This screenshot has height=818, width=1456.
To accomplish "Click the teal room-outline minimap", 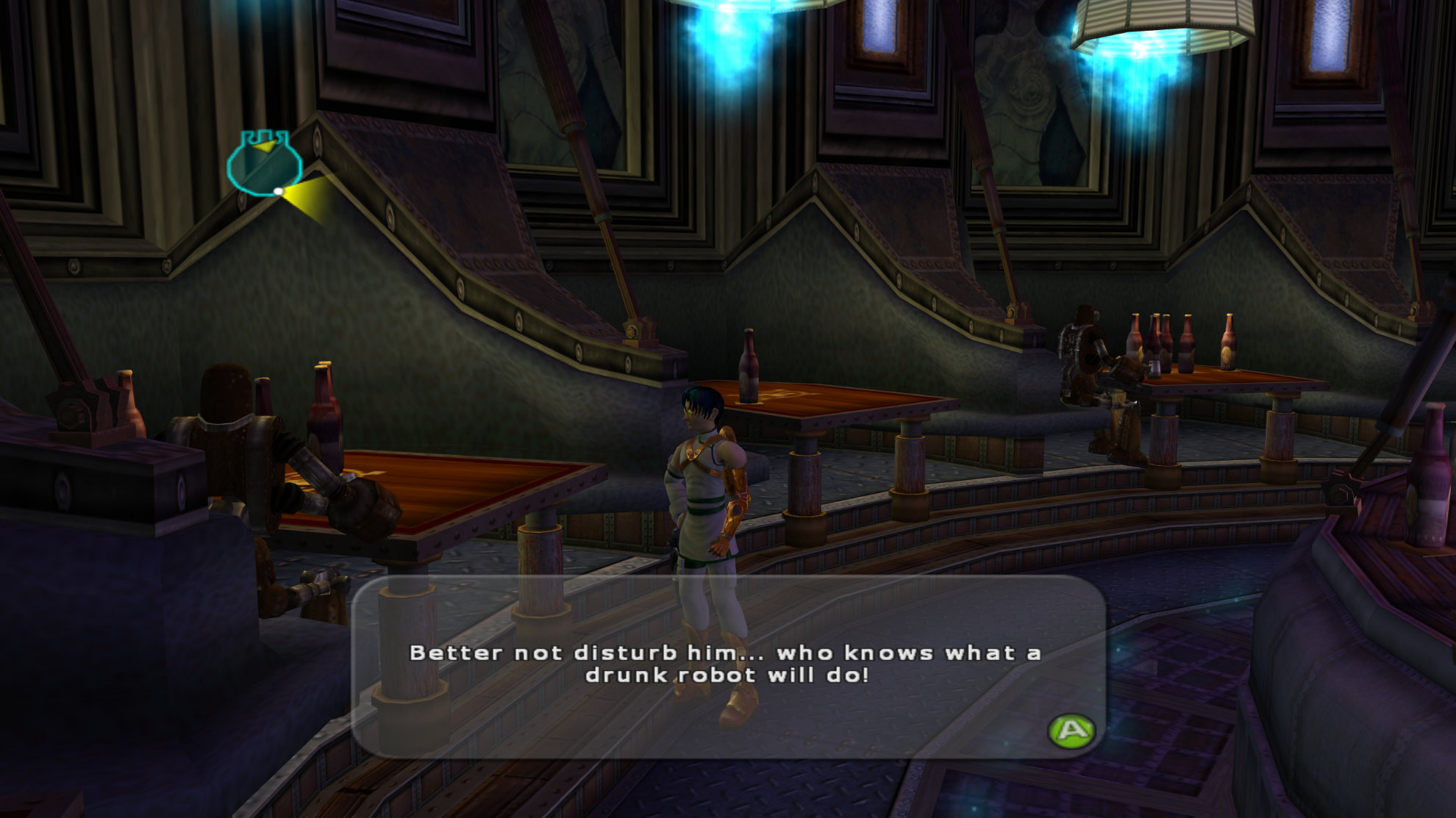I will (264, 165).
